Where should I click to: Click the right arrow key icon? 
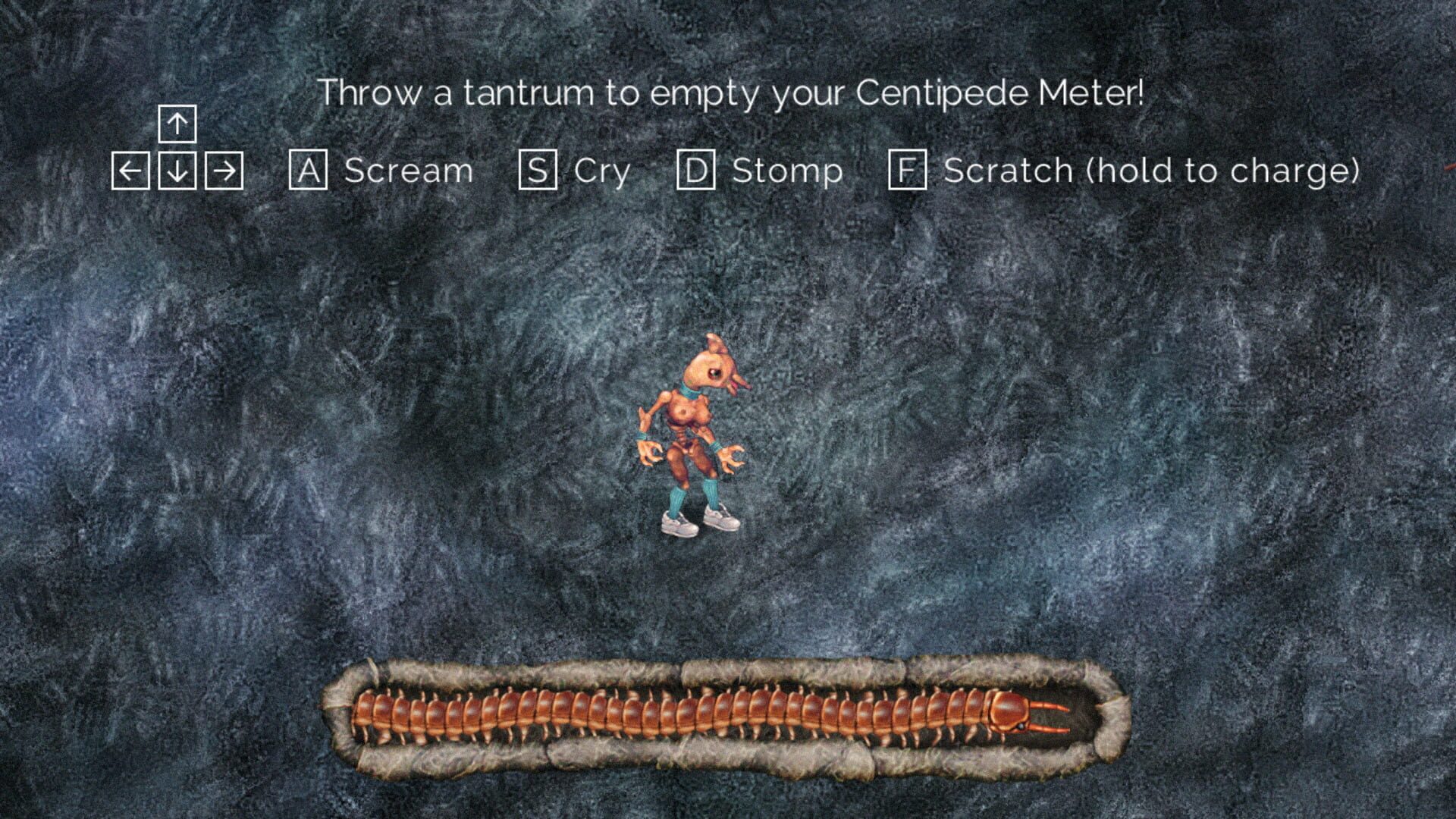225,170
